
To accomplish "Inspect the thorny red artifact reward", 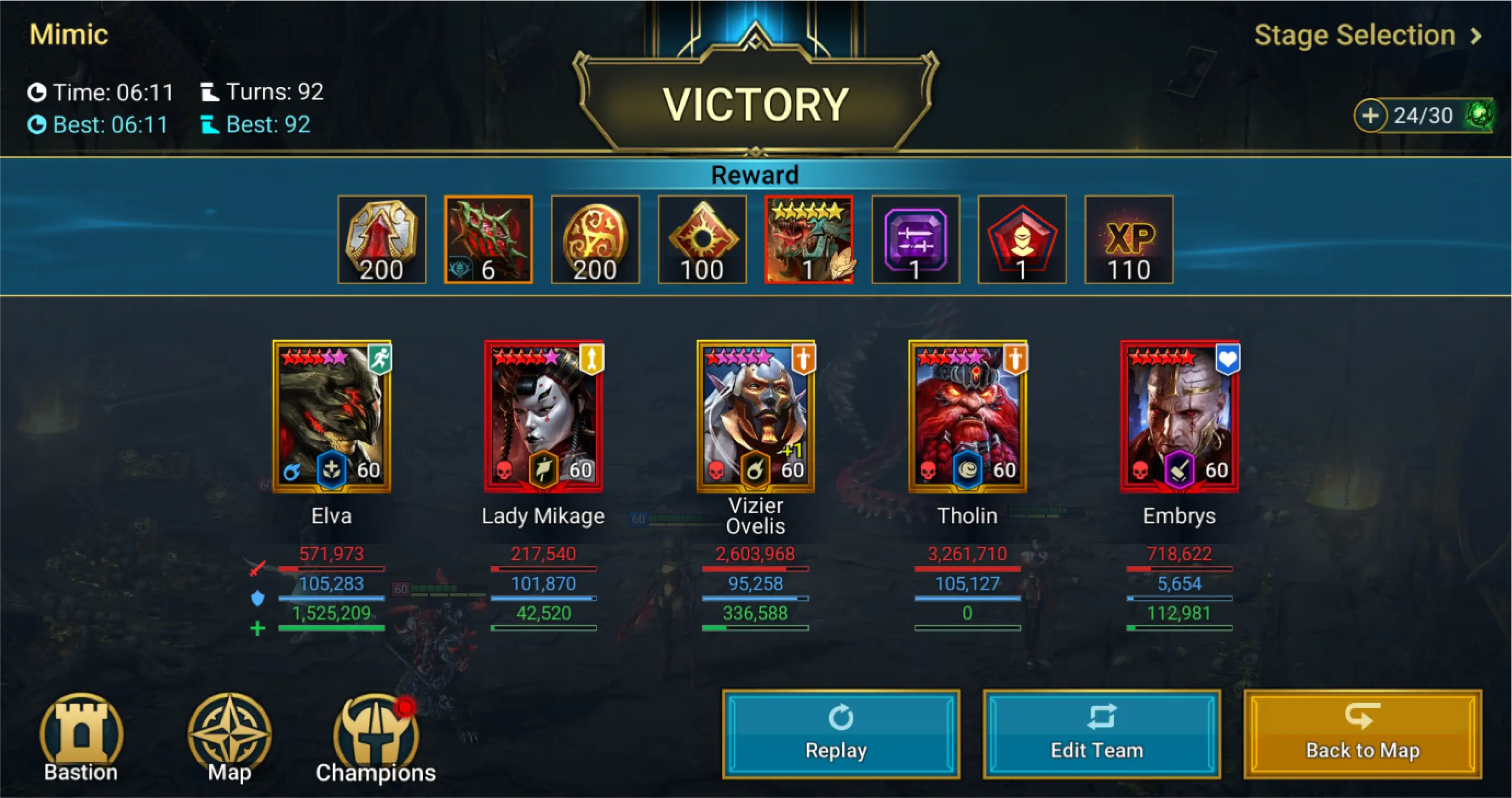I will point(488,239).
